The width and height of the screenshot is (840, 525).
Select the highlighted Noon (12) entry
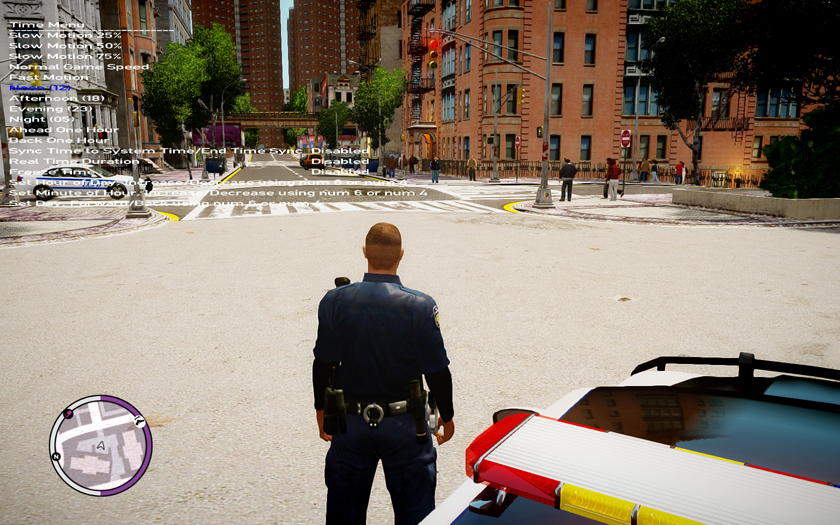[42, 88]
